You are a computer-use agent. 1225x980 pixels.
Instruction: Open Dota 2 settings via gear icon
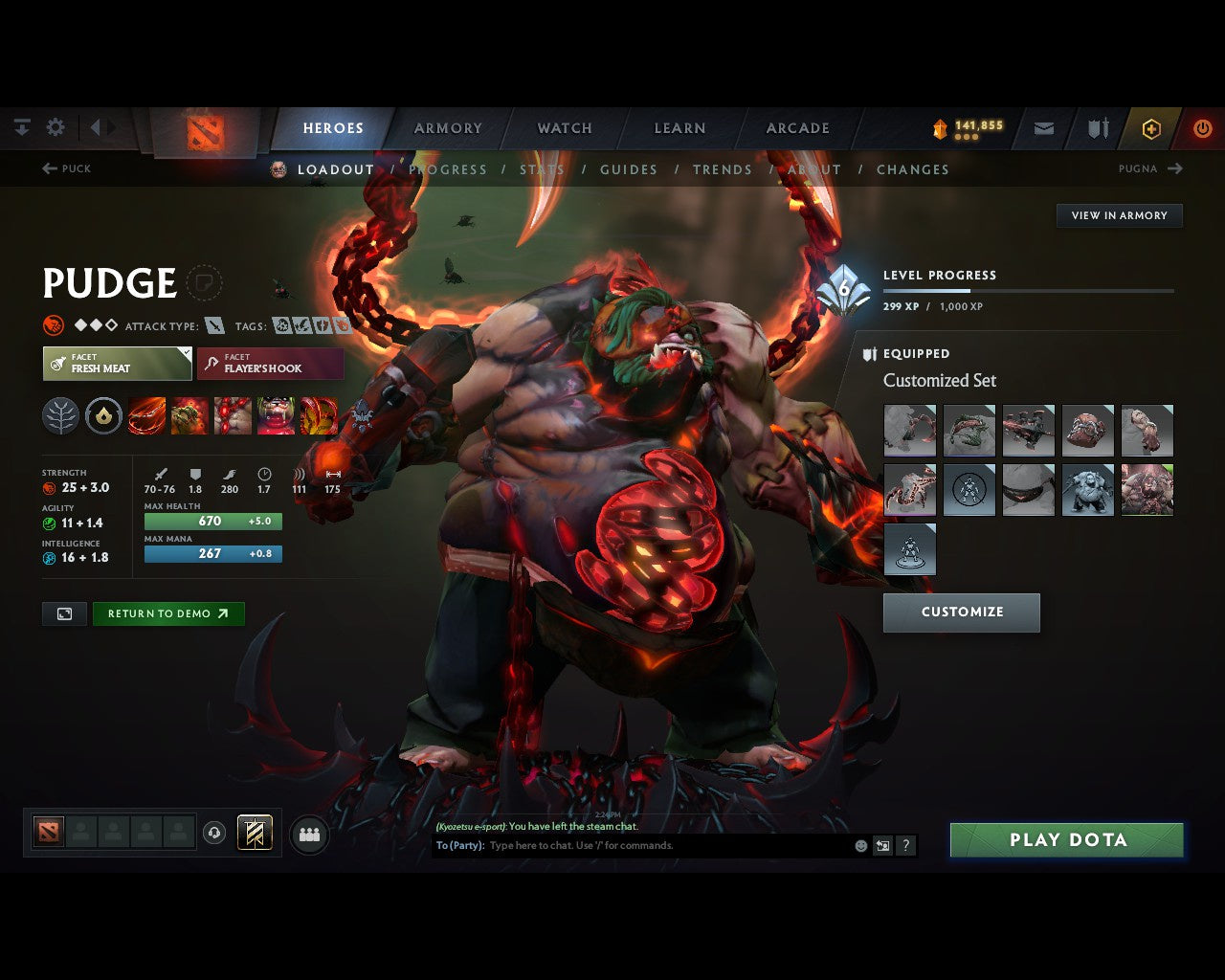tap(56, 126)
